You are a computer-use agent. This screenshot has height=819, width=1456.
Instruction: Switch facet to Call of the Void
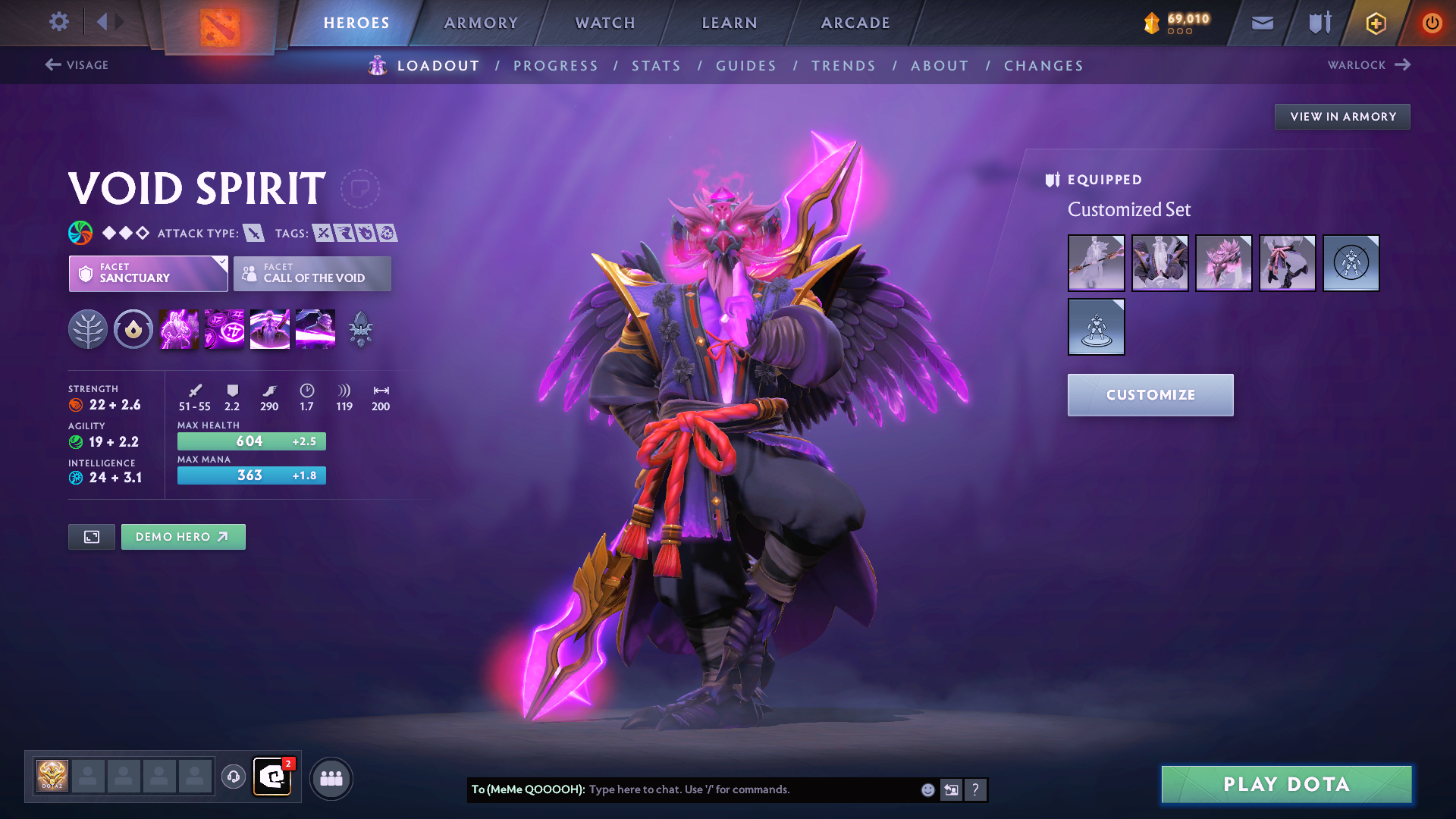(x=312, y=274)
